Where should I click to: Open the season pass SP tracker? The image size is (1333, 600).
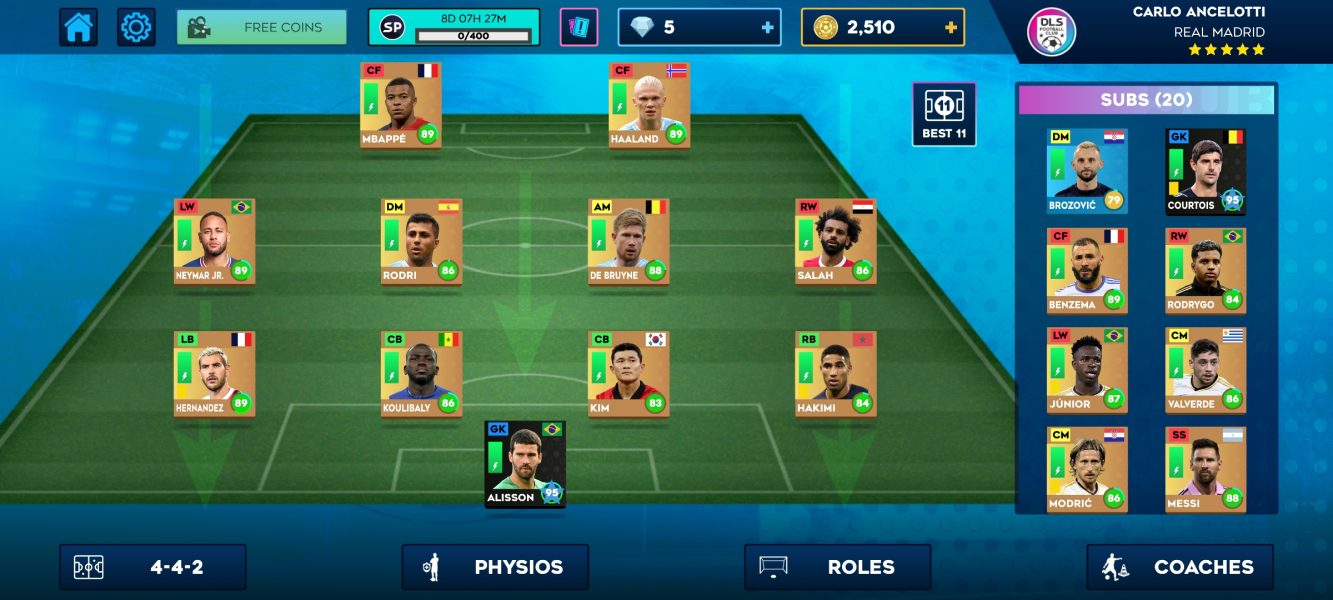(x=454, y=27)
